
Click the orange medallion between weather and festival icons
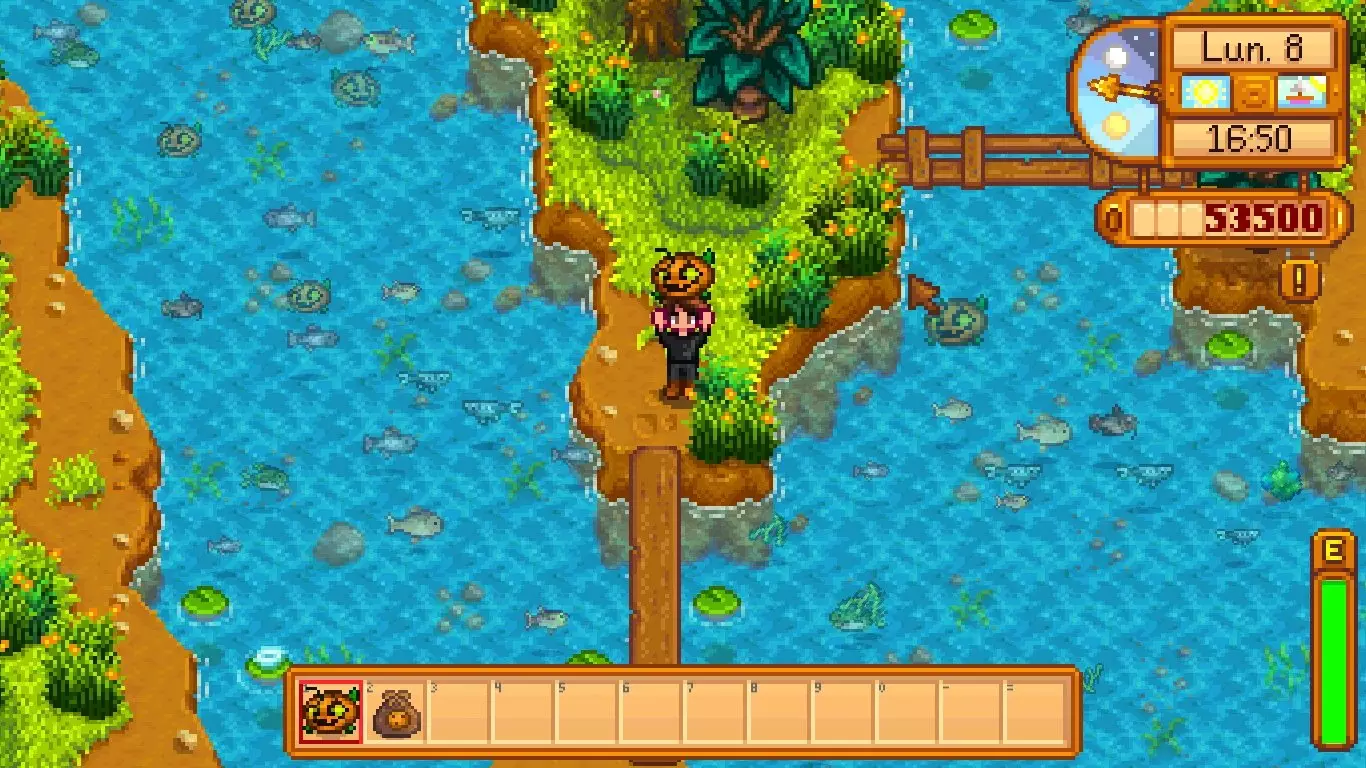1255,92
